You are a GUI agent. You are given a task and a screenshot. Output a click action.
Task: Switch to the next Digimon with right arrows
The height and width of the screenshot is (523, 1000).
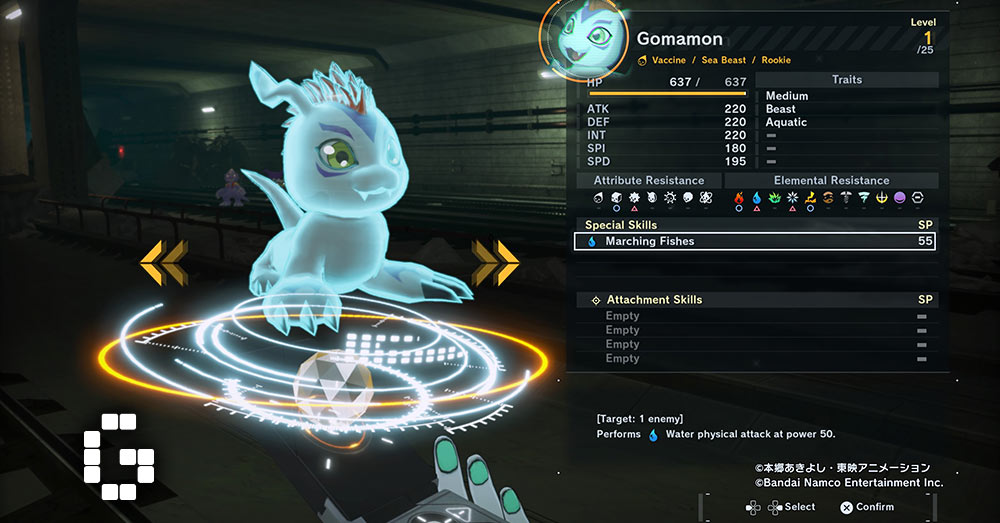coord(494,263)
